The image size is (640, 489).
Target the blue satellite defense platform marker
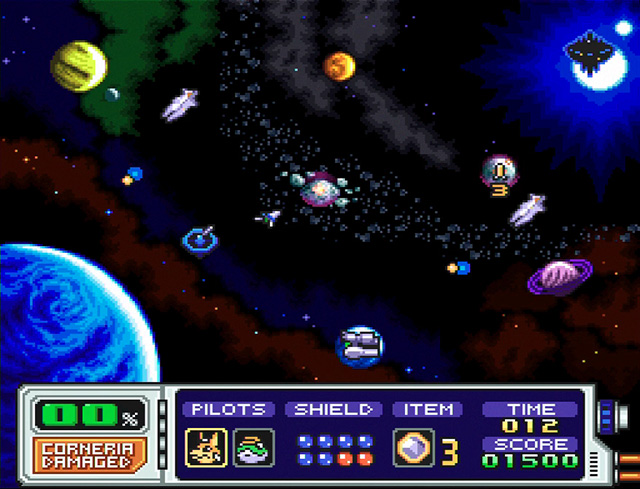[x=201, y=239]
